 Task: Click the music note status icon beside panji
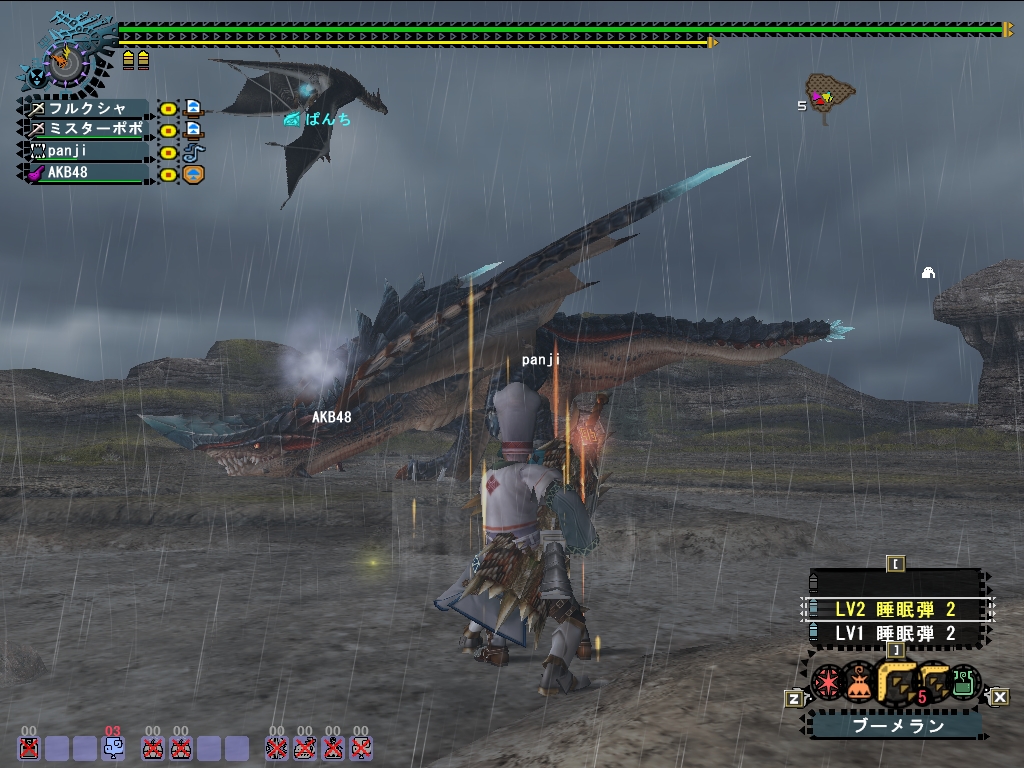click(x=194, y=152)
